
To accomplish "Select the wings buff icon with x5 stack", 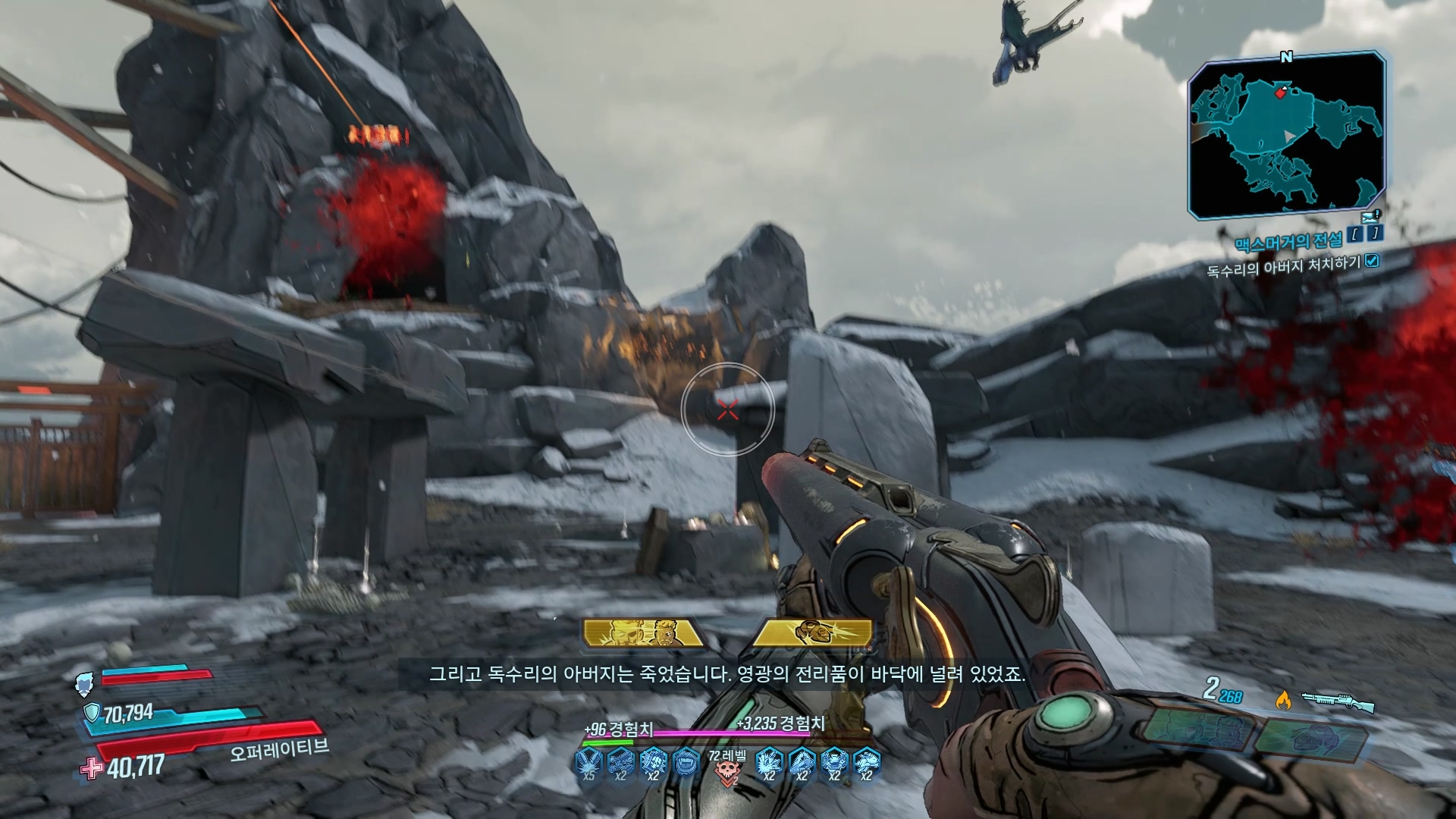I will click(588, 763).
